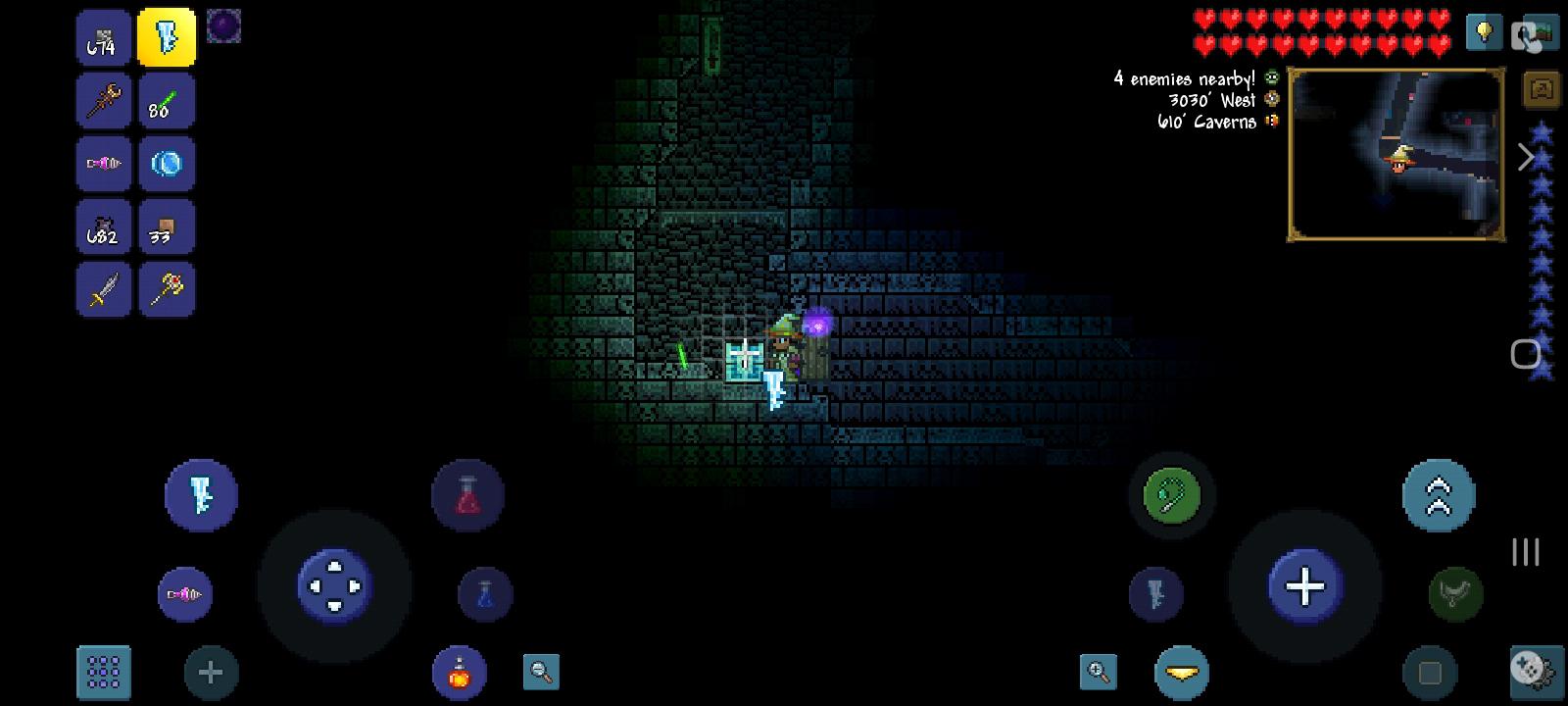This screenshot has height=706, width=1568.
Task: Tap the lightbulb icon beside the health hearts
Action: [1483, 29]
